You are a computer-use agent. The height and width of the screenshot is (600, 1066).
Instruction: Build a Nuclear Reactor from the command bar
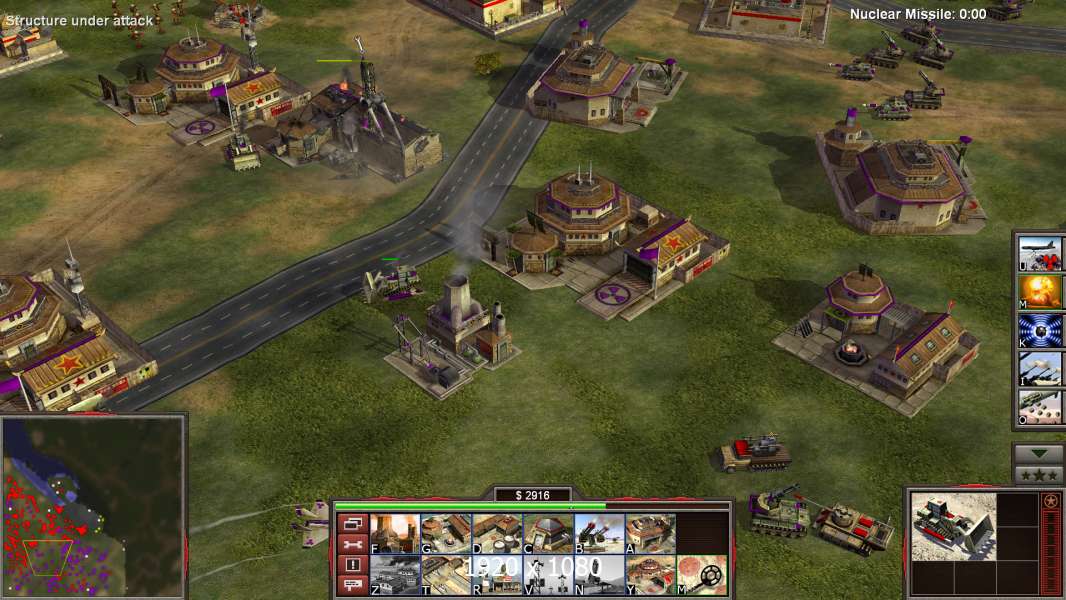coord(394,534)
